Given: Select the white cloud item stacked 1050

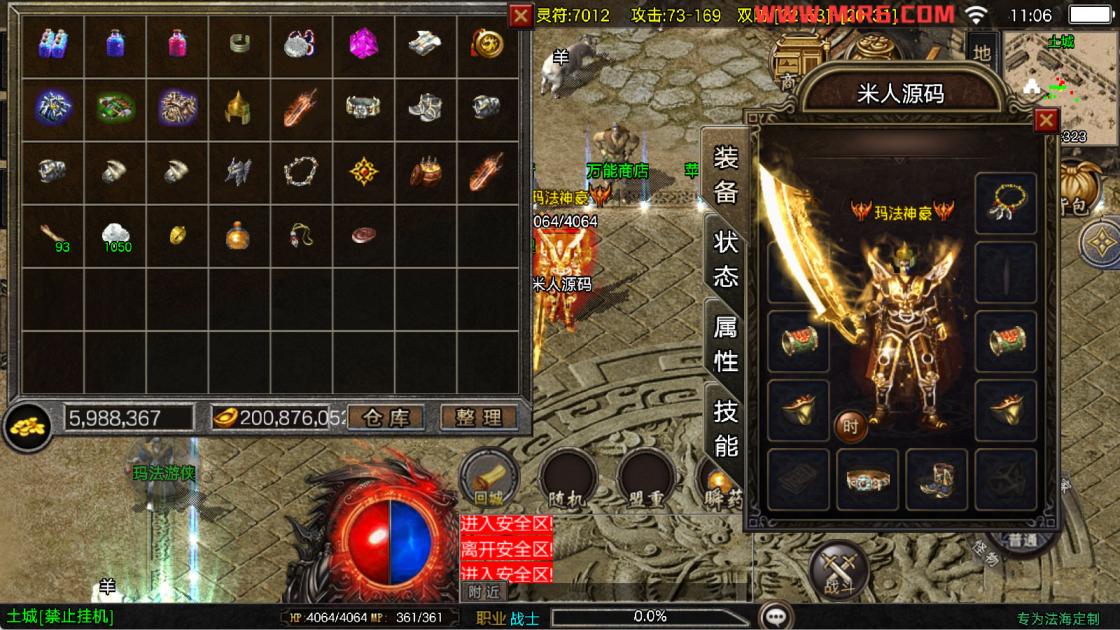Looking at the screenshot, I should pos(115,234).
